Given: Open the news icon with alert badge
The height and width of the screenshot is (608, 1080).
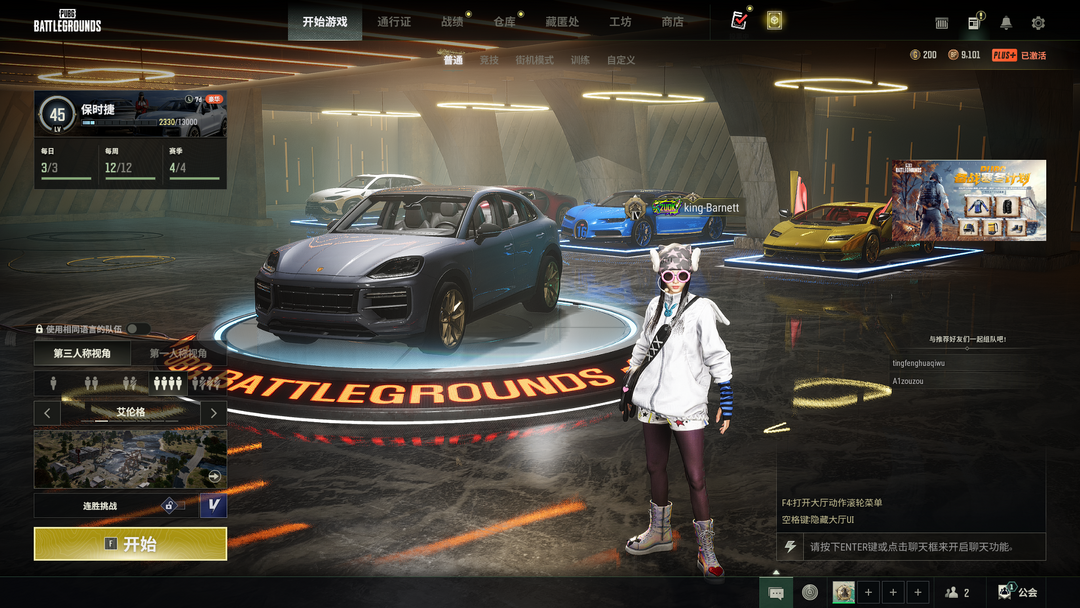Looking at the screenshot, I should [974, 23].
